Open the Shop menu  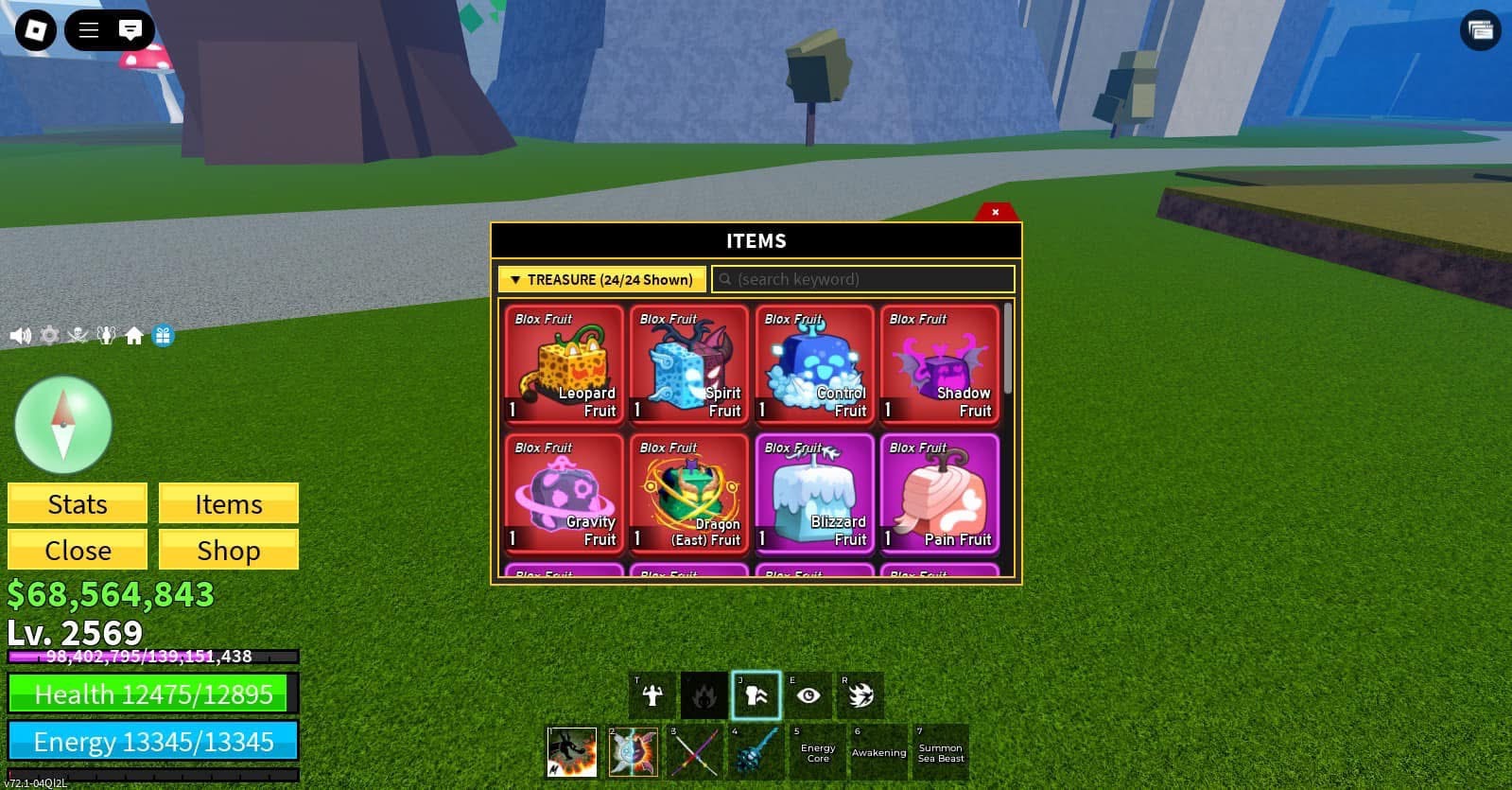(x=228, y=550)
